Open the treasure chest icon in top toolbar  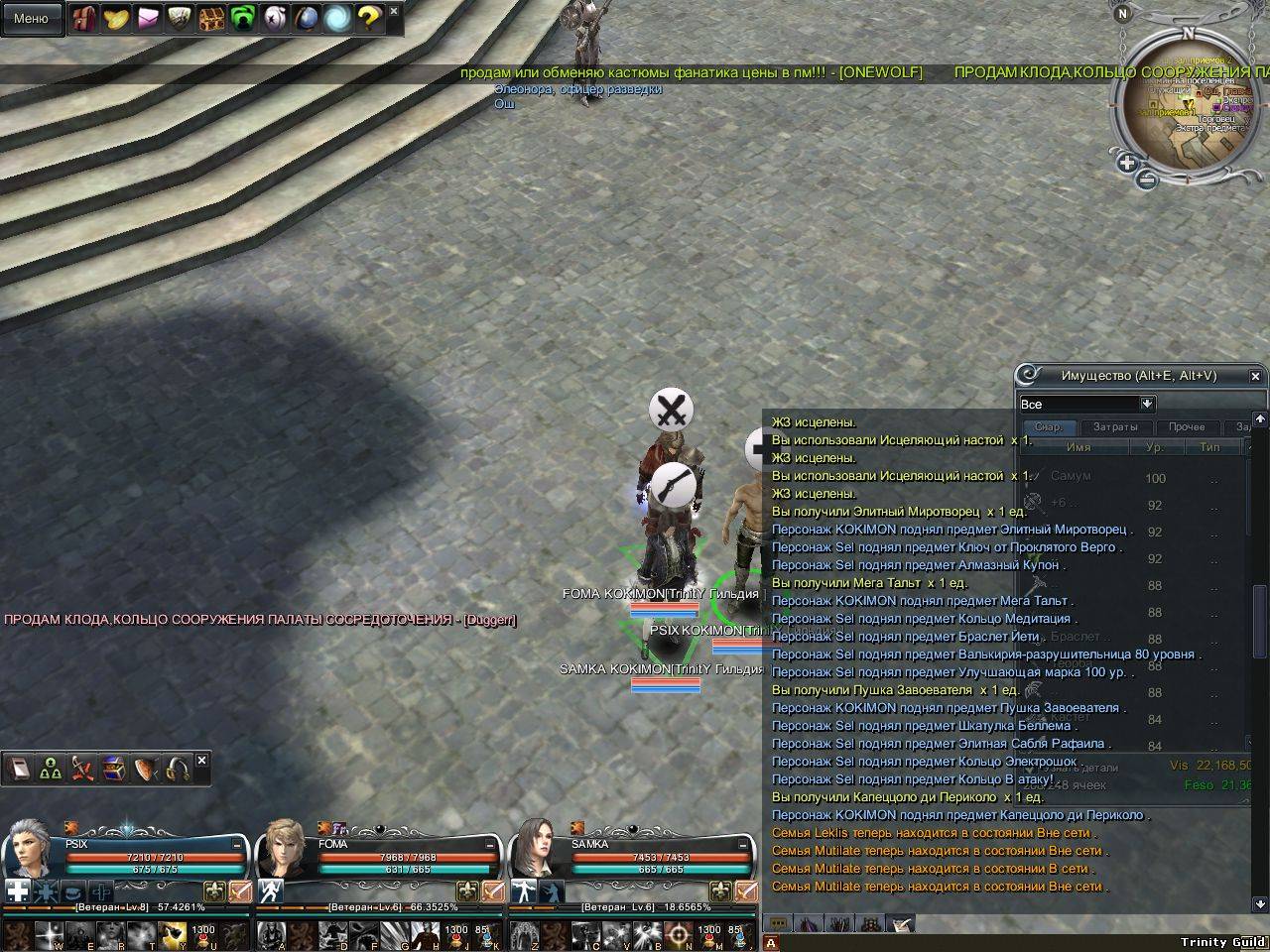210,18
